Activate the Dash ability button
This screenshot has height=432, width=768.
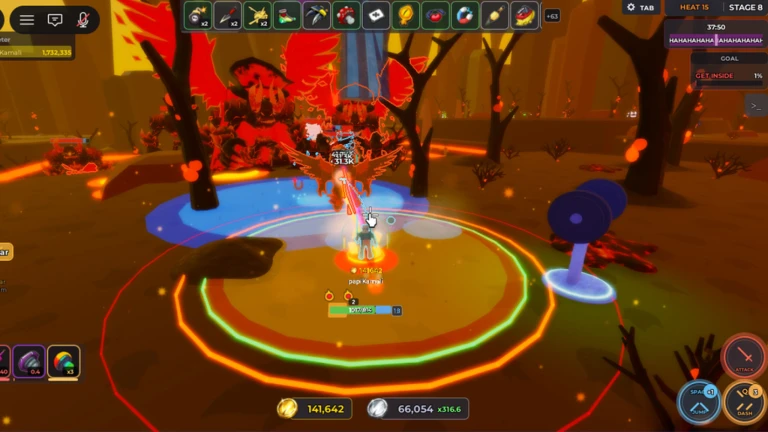tap(744, 402)
